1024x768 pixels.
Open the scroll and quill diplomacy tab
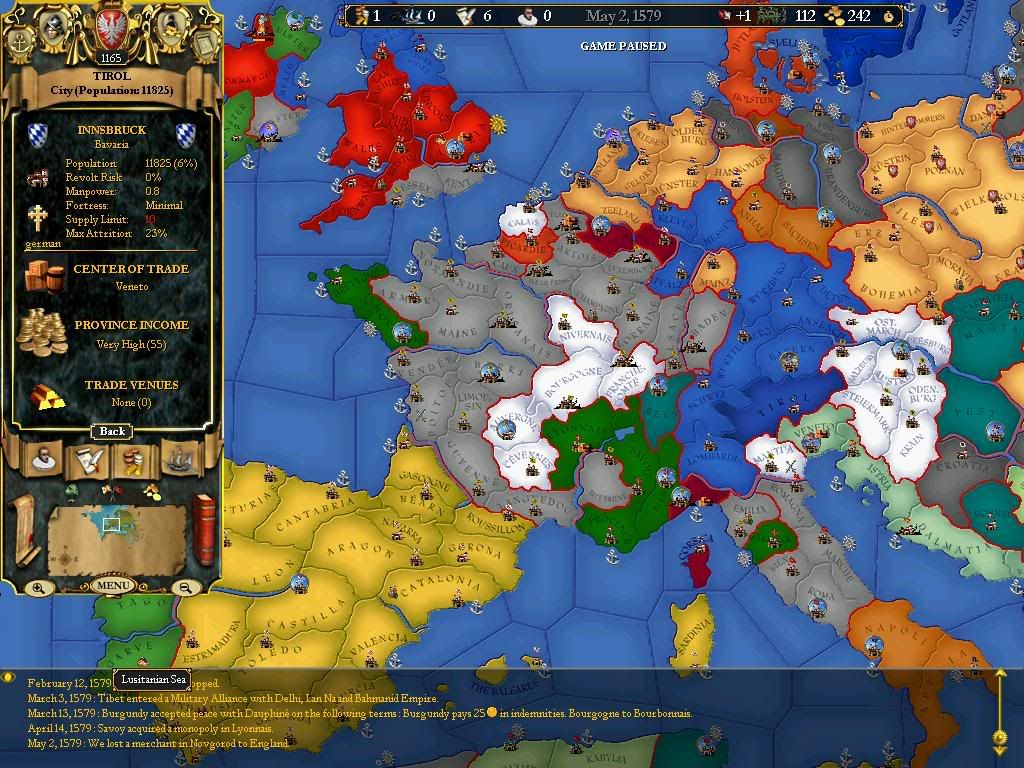[88, 460]
